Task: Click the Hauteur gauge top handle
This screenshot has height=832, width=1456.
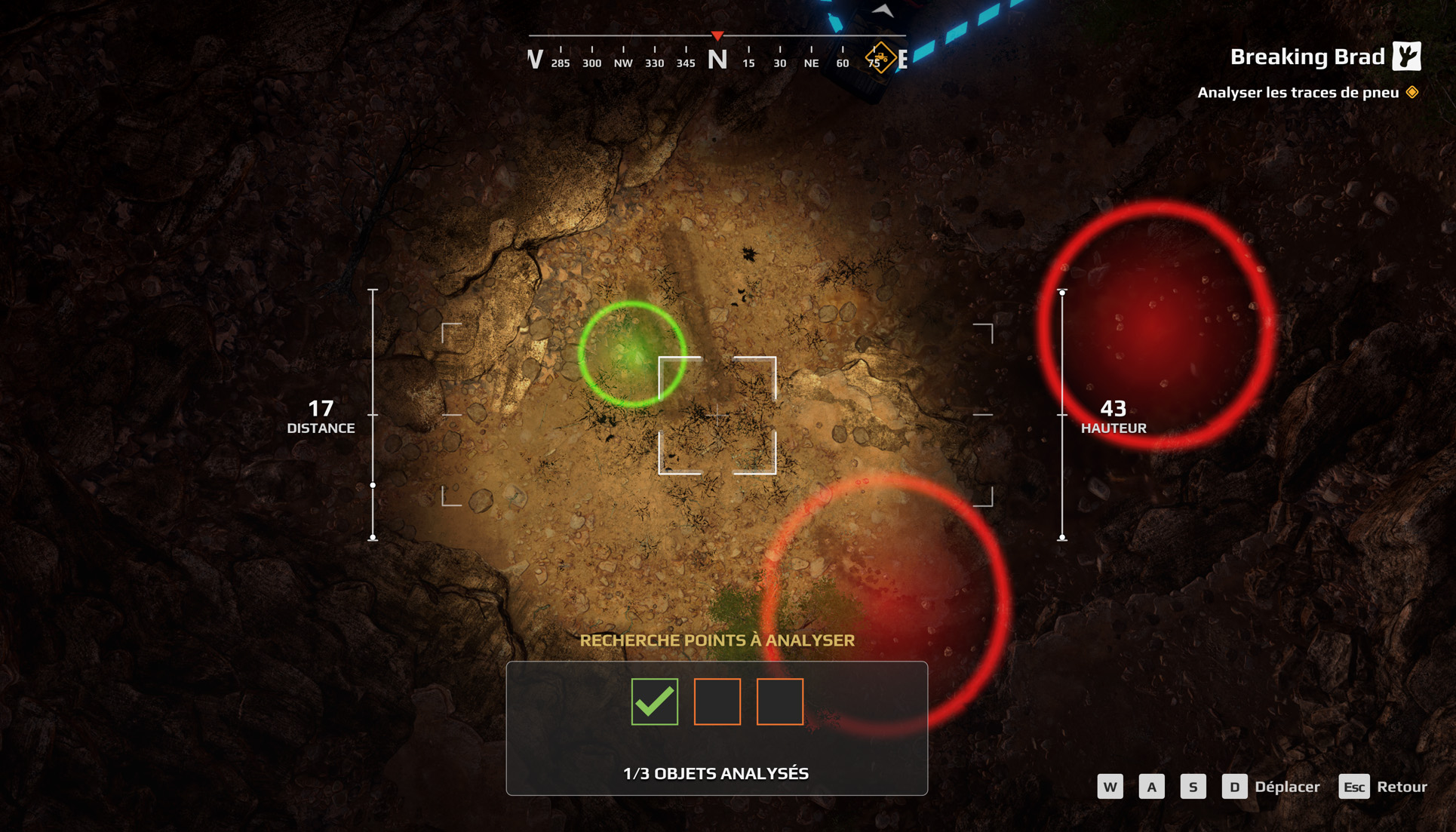Action: tap(1062, 292)
